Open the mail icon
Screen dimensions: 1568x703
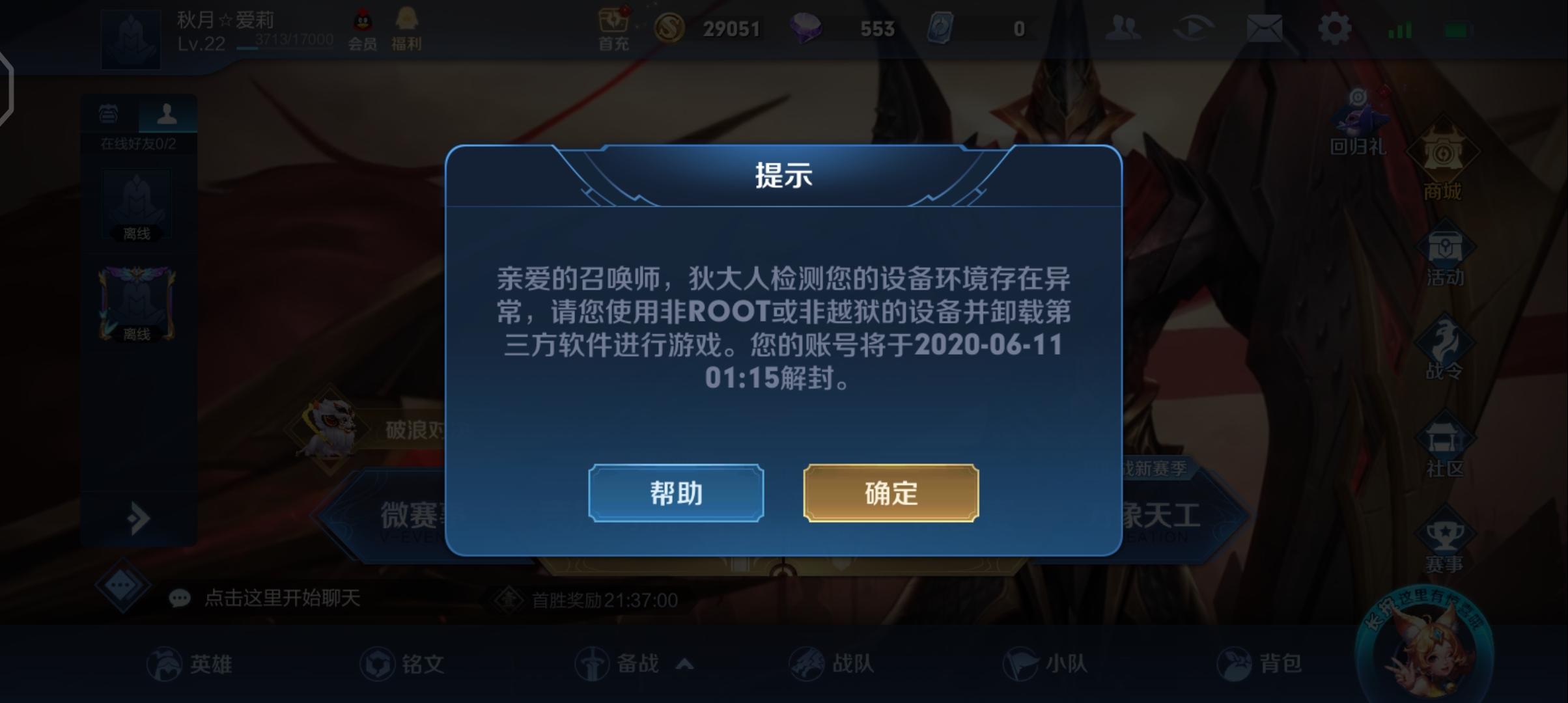[1265, 29]
